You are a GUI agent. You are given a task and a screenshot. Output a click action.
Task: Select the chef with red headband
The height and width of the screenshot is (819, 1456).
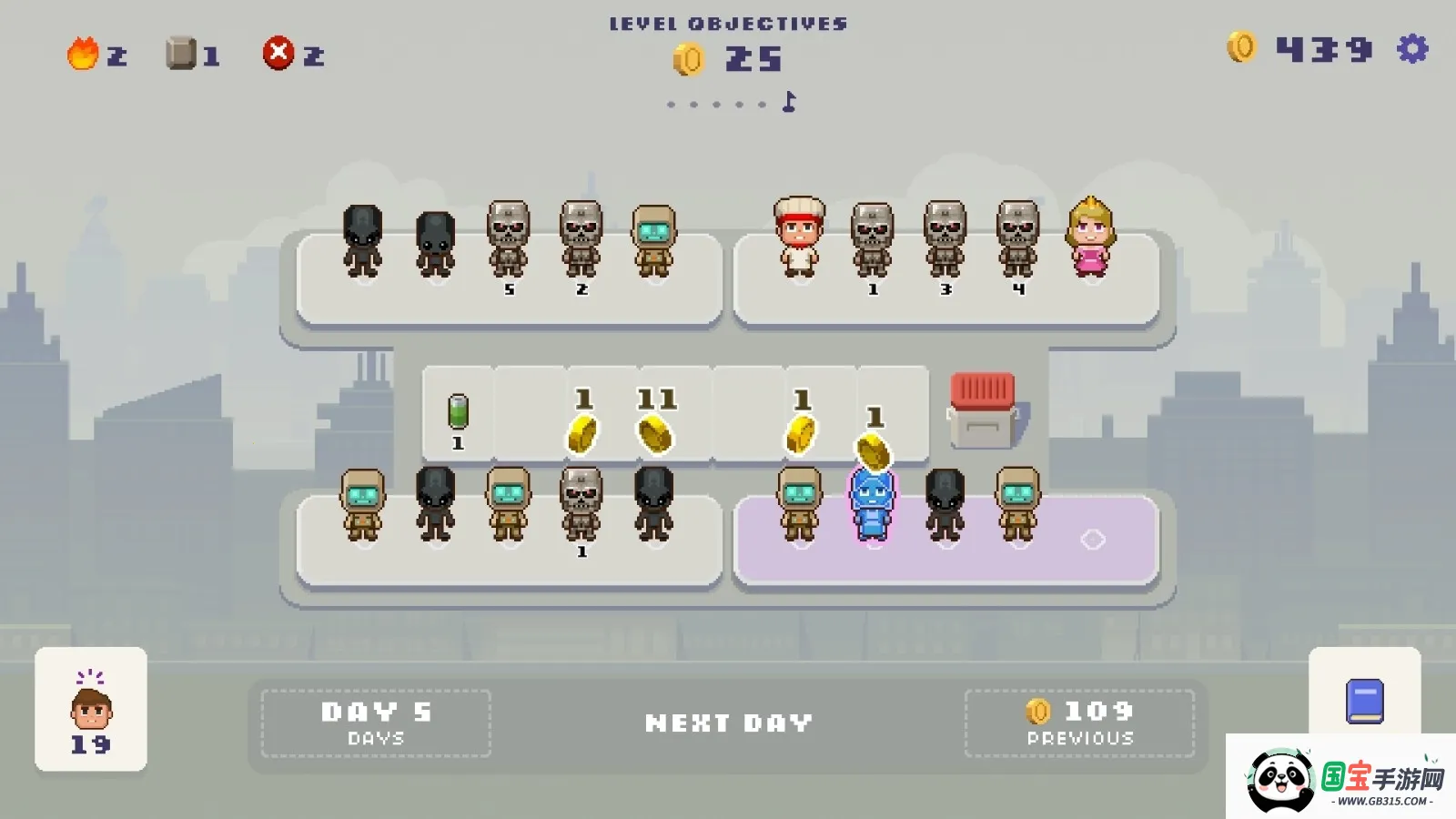tap(799, 238)
